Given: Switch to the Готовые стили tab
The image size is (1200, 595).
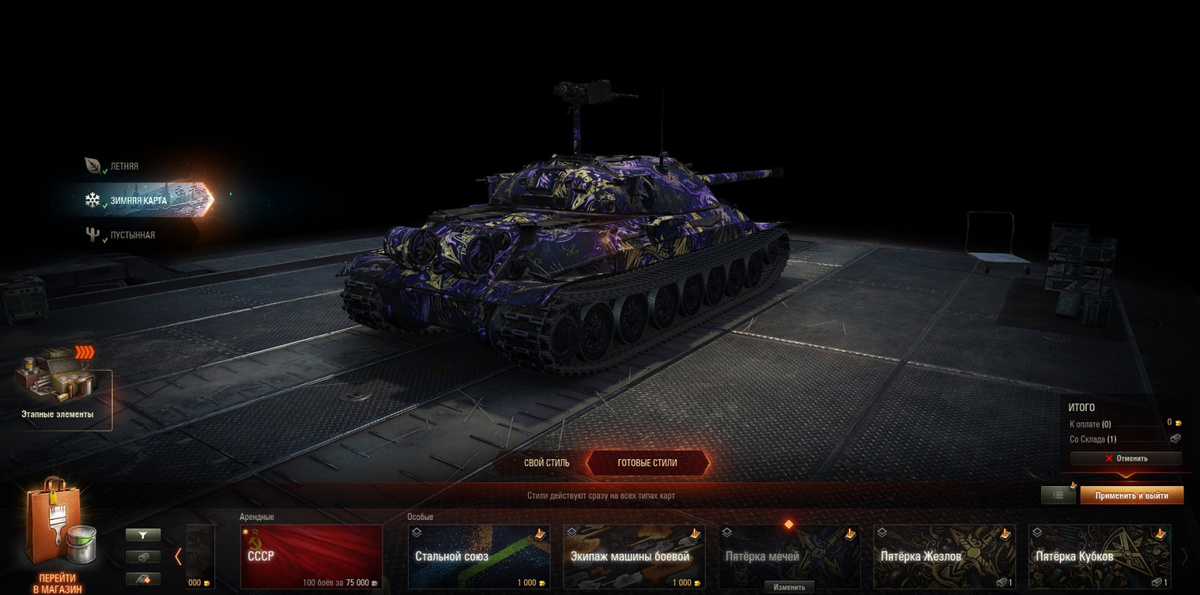Looking at the screenshot, I should 647,463.
